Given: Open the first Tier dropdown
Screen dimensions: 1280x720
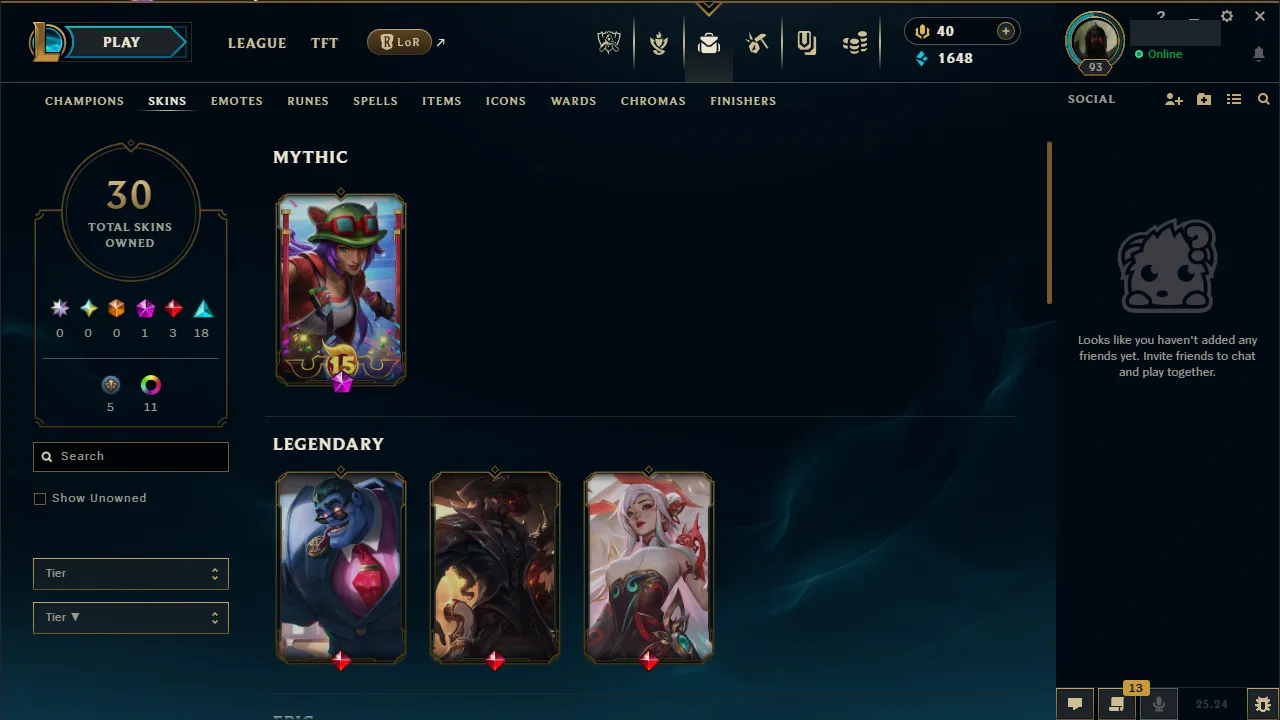Looking at the screenshot, I should coord(130,573).
